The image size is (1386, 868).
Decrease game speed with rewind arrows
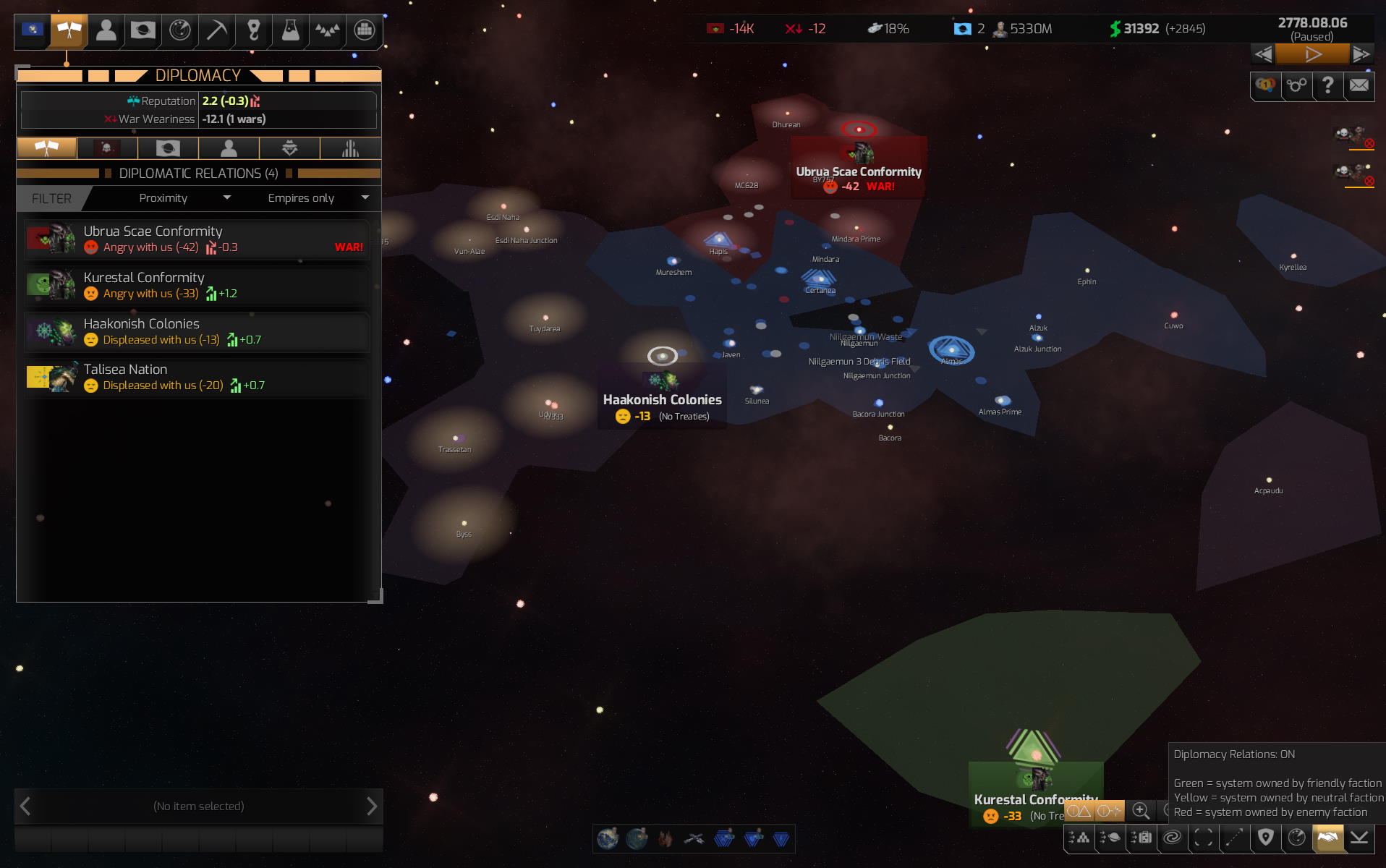pos(1263,54)
